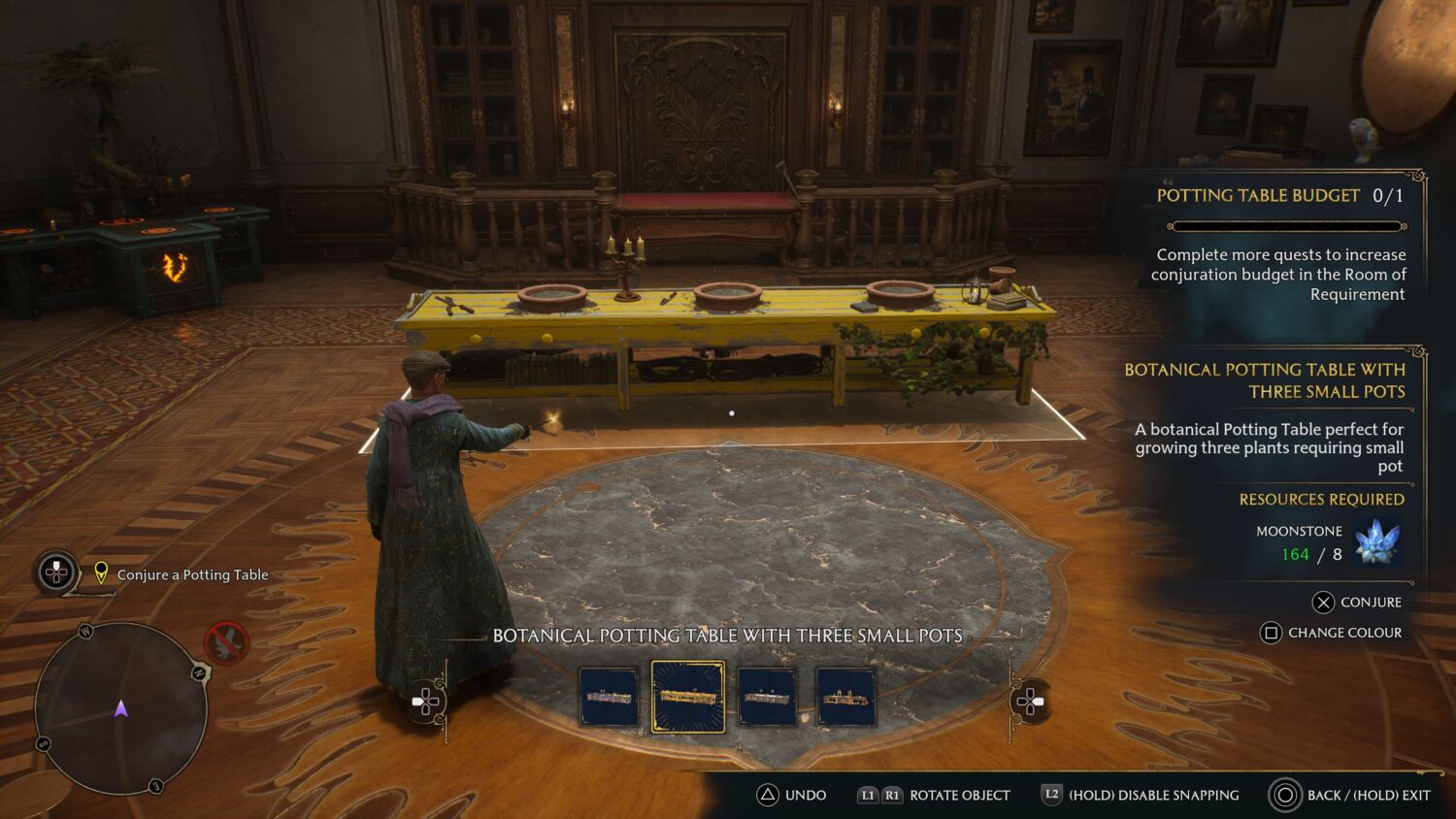Select the highlighted gold-framed potting table thumbnail
This screenshot has width=1456, height=819.
(687, 697)
